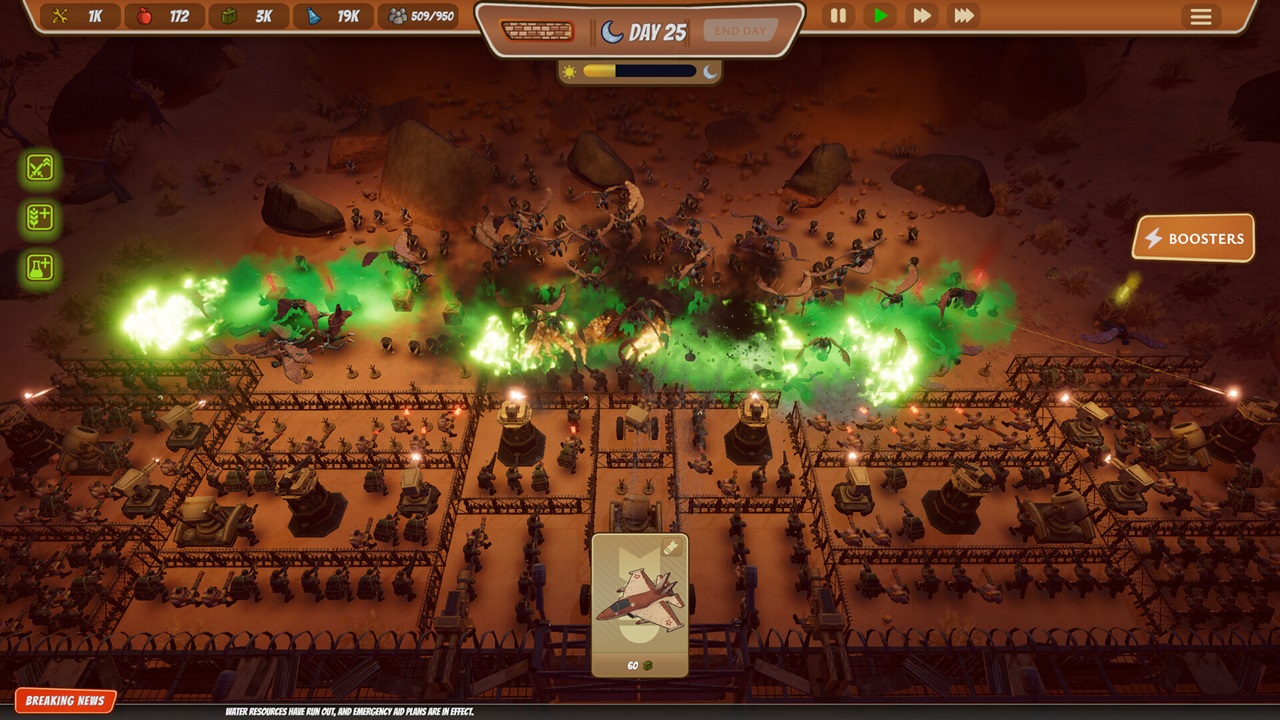This screenshot has width=1280, height=720.
Task: Activate the flask research bonus icon
Action: [x=40, y=267]
